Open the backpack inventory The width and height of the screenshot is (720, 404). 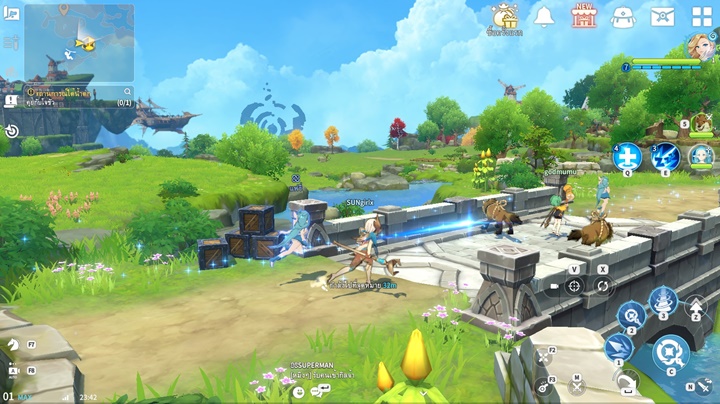pyautogui.click(x=622, y=17)
